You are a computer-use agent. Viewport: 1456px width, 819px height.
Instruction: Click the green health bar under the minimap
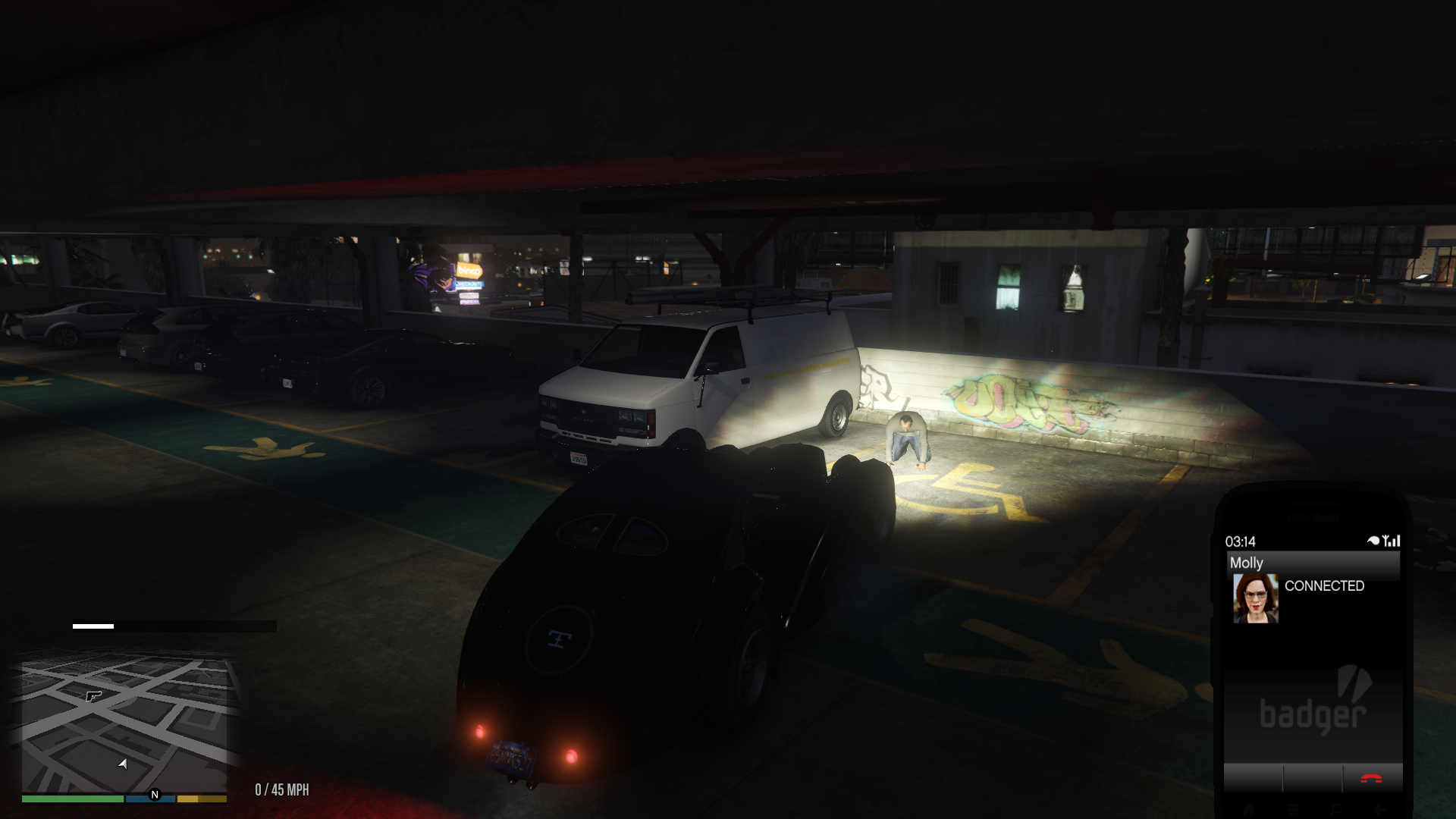click(71, 799)
